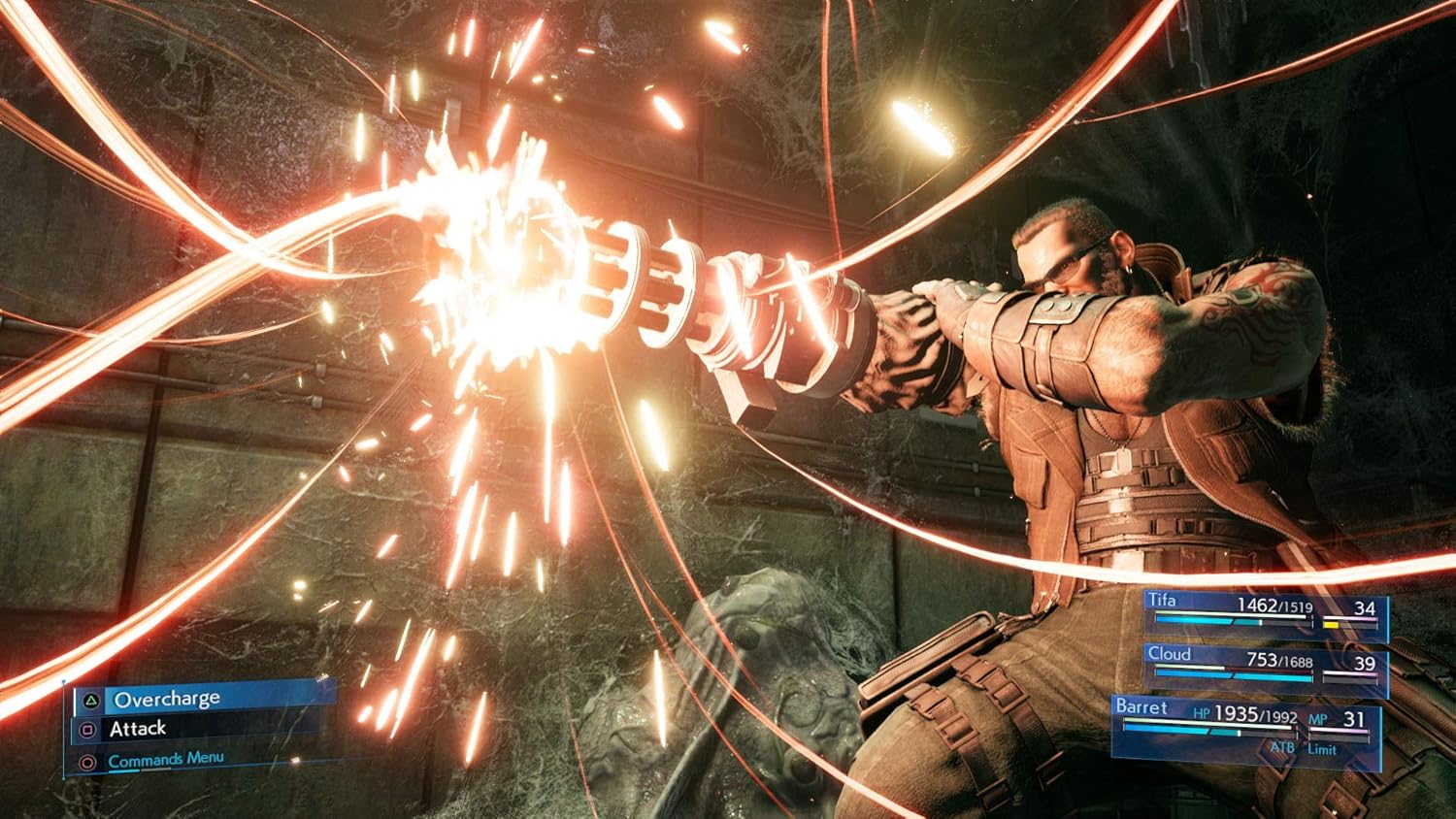Select Tifa's yellow filled ATB segment
This screenshot has height=819, width=1456.
tap(1331, 625)
